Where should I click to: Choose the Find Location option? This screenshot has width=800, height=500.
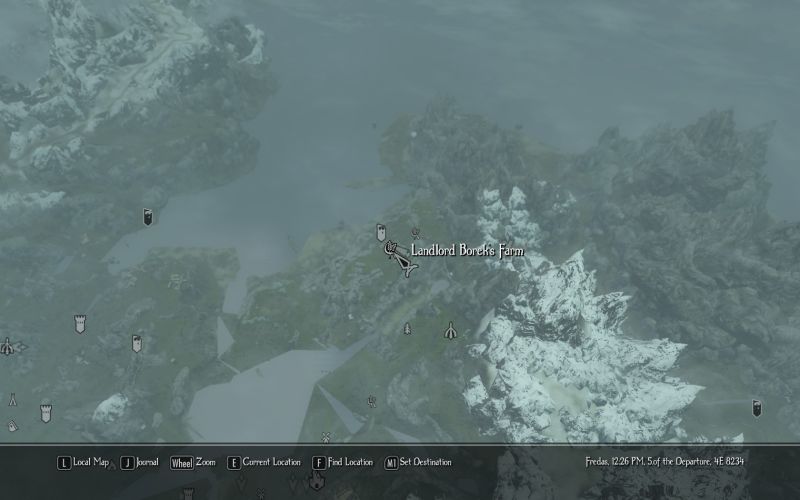coord(342,462)
